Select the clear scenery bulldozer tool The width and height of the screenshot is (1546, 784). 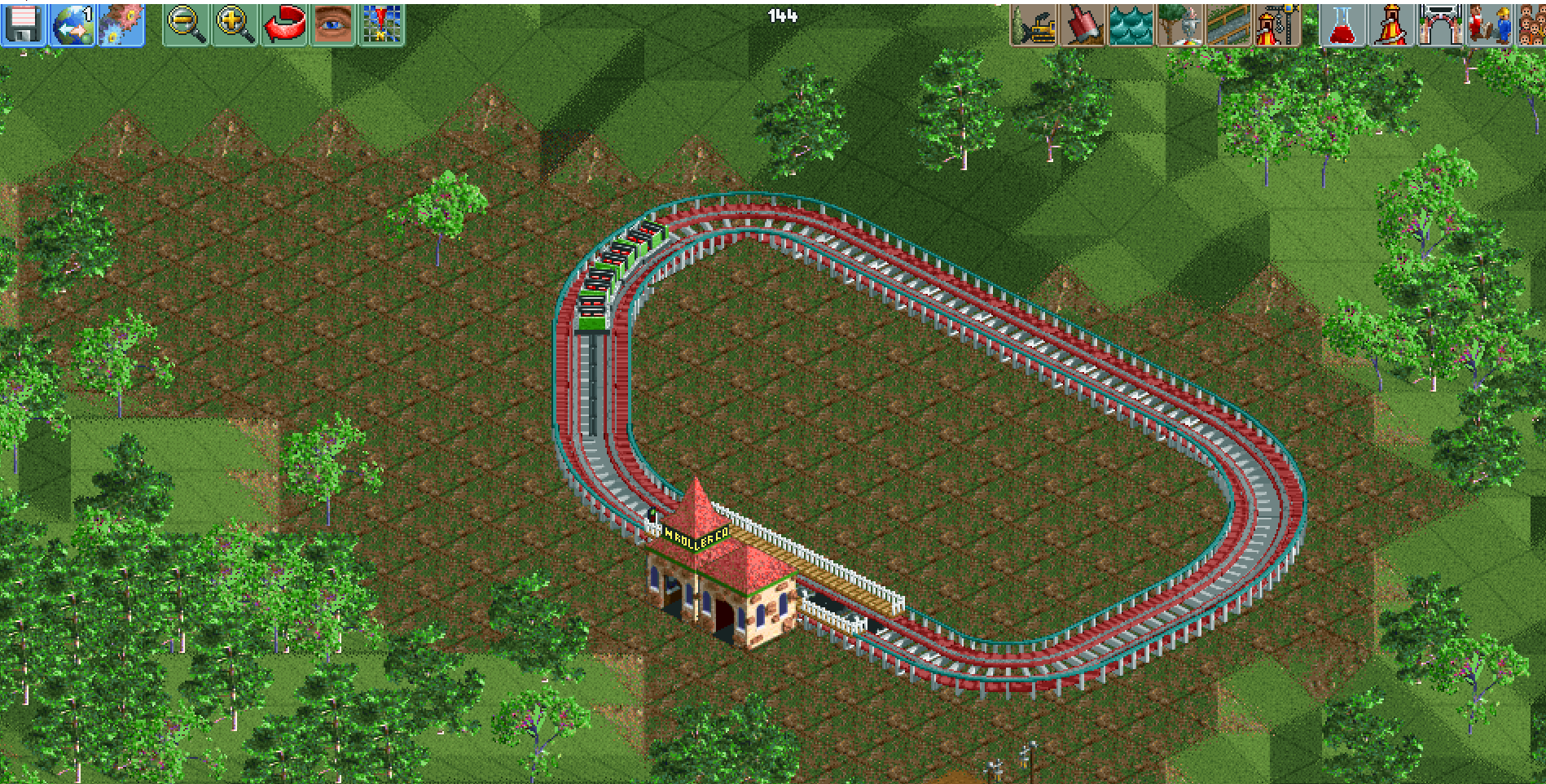tap(1034, 24)
